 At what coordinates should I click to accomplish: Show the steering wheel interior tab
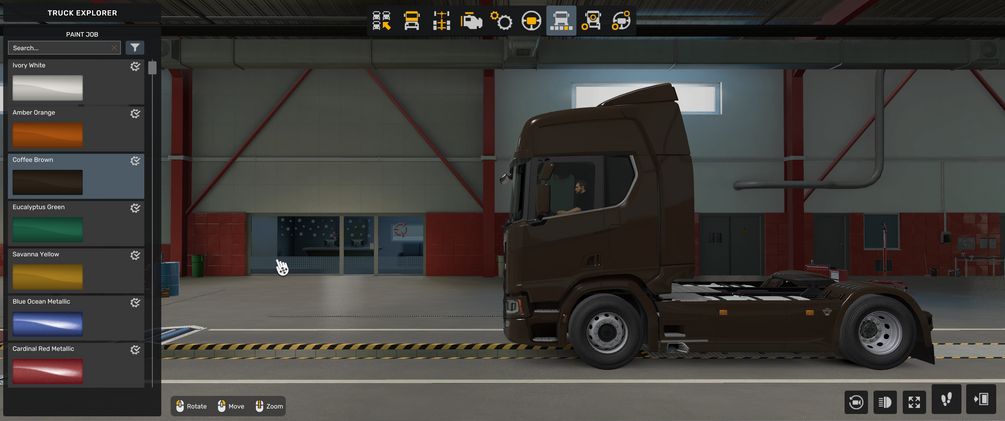(531, 21)
